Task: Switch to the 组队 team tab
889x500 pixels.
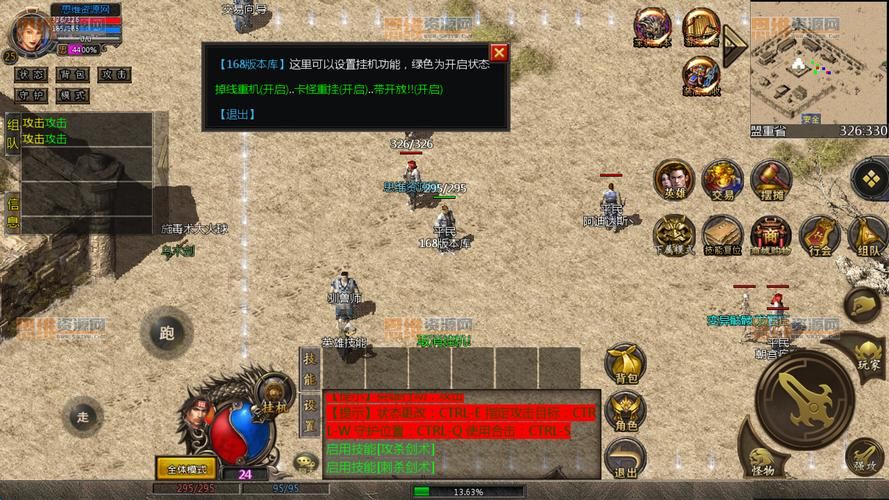Action: [x=12, y=135]
